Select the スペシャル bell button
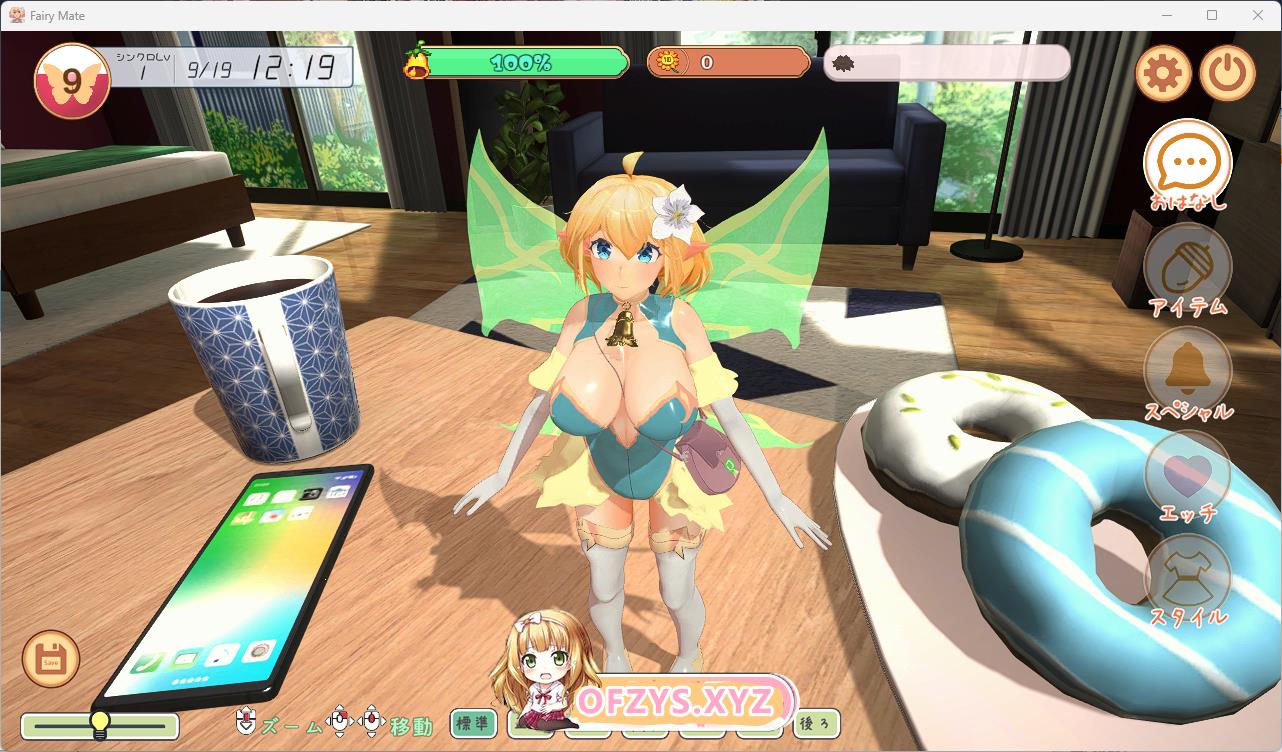The height and width of the screenshot is (752, 1282). click(x=1187, y=372)
